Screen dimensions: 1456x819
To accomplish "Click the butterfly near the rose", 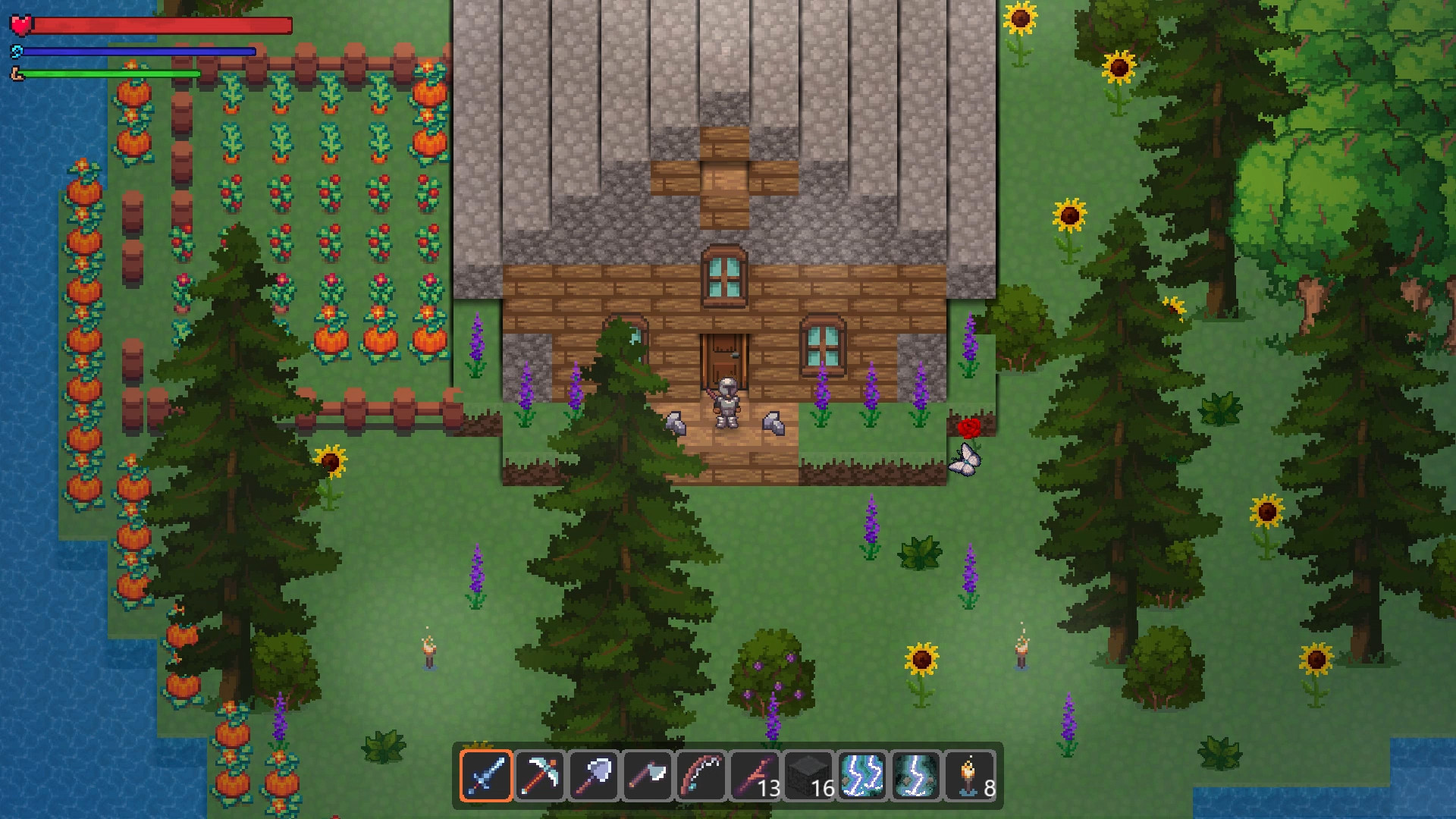I will click(965, 460).
